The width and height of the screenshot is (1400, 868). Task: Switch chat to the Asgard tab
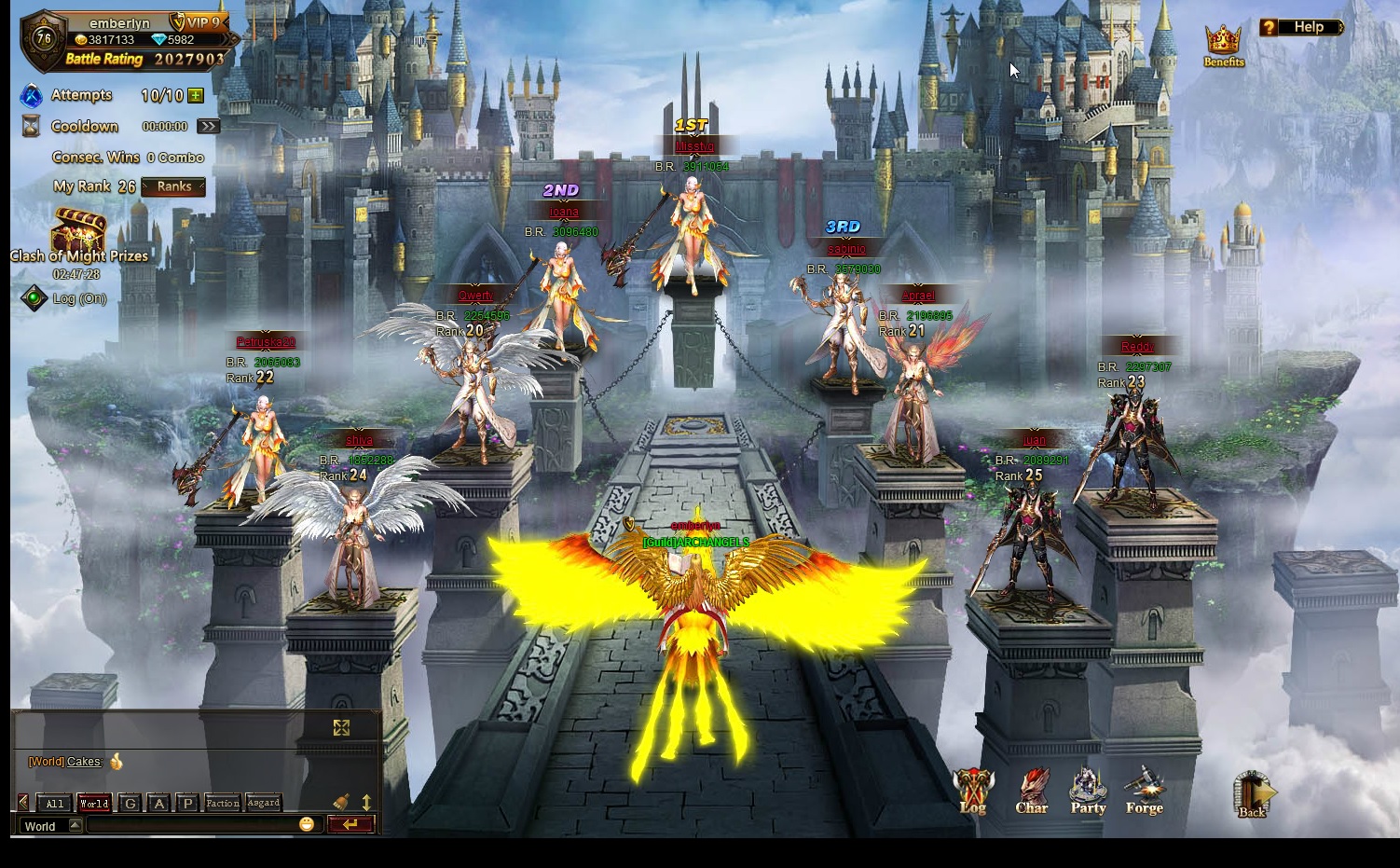tap(264, 803)
